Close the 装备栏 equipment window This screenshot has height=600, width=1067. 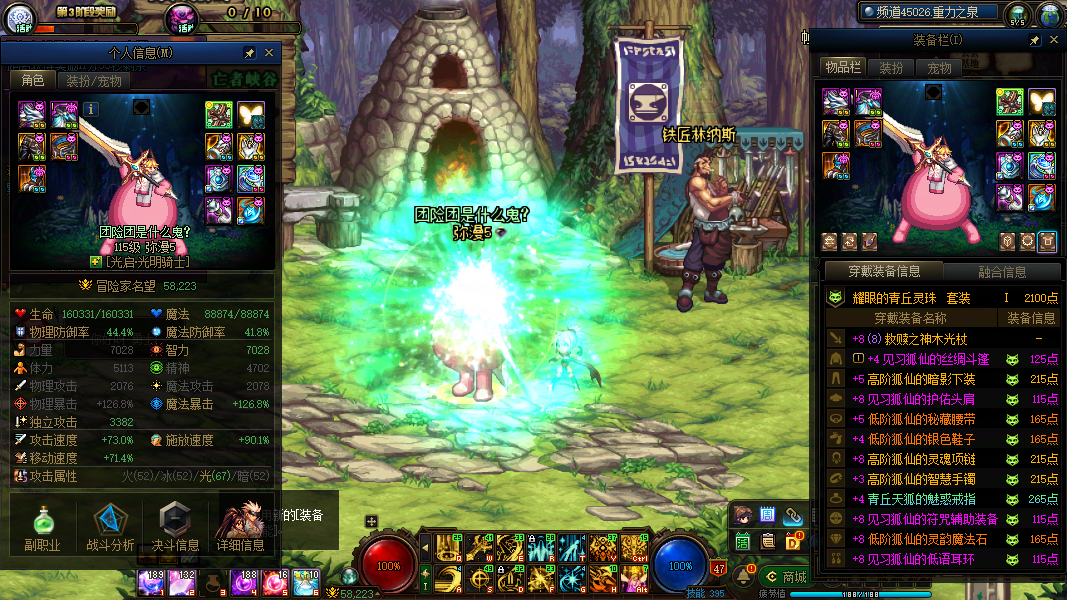pos(1053,40)
